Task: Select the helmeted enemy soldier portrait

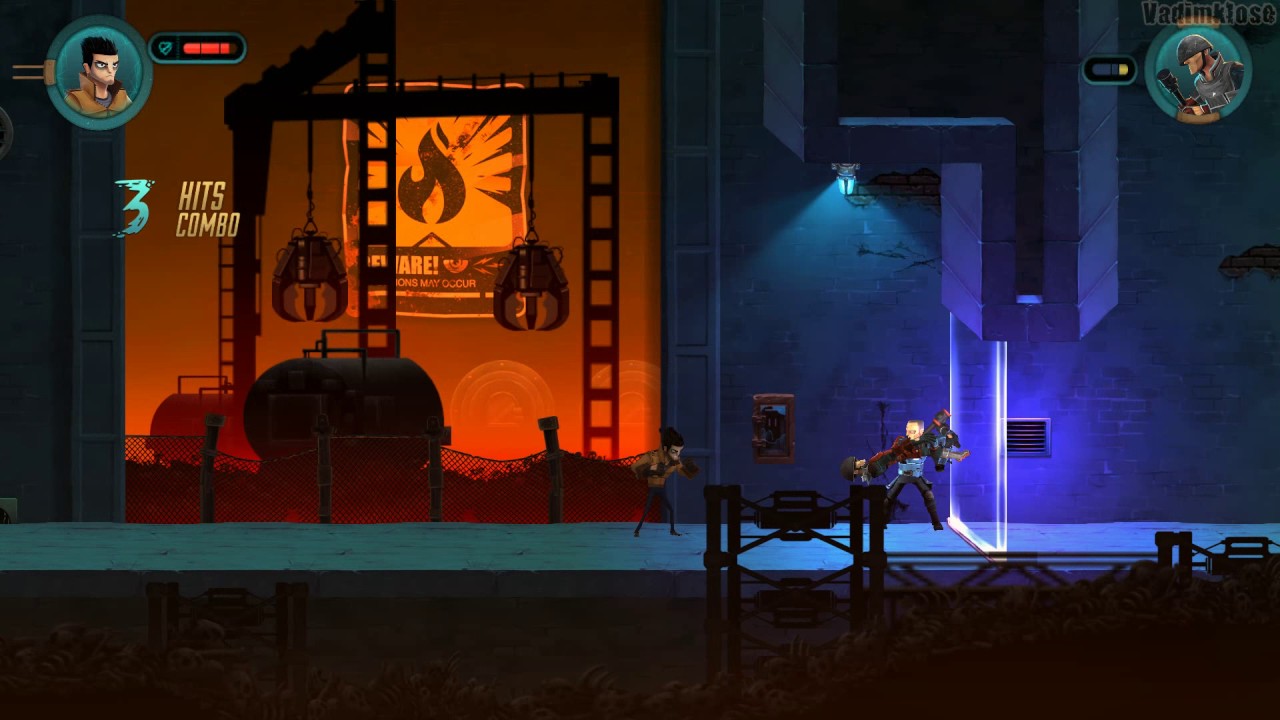Action: 1198,72
